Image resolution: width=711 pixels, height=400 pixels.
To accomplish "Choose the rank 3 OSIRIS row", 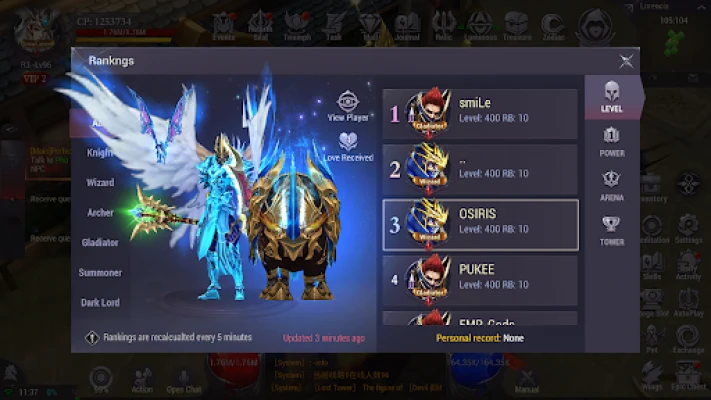I will click(480, 224).
